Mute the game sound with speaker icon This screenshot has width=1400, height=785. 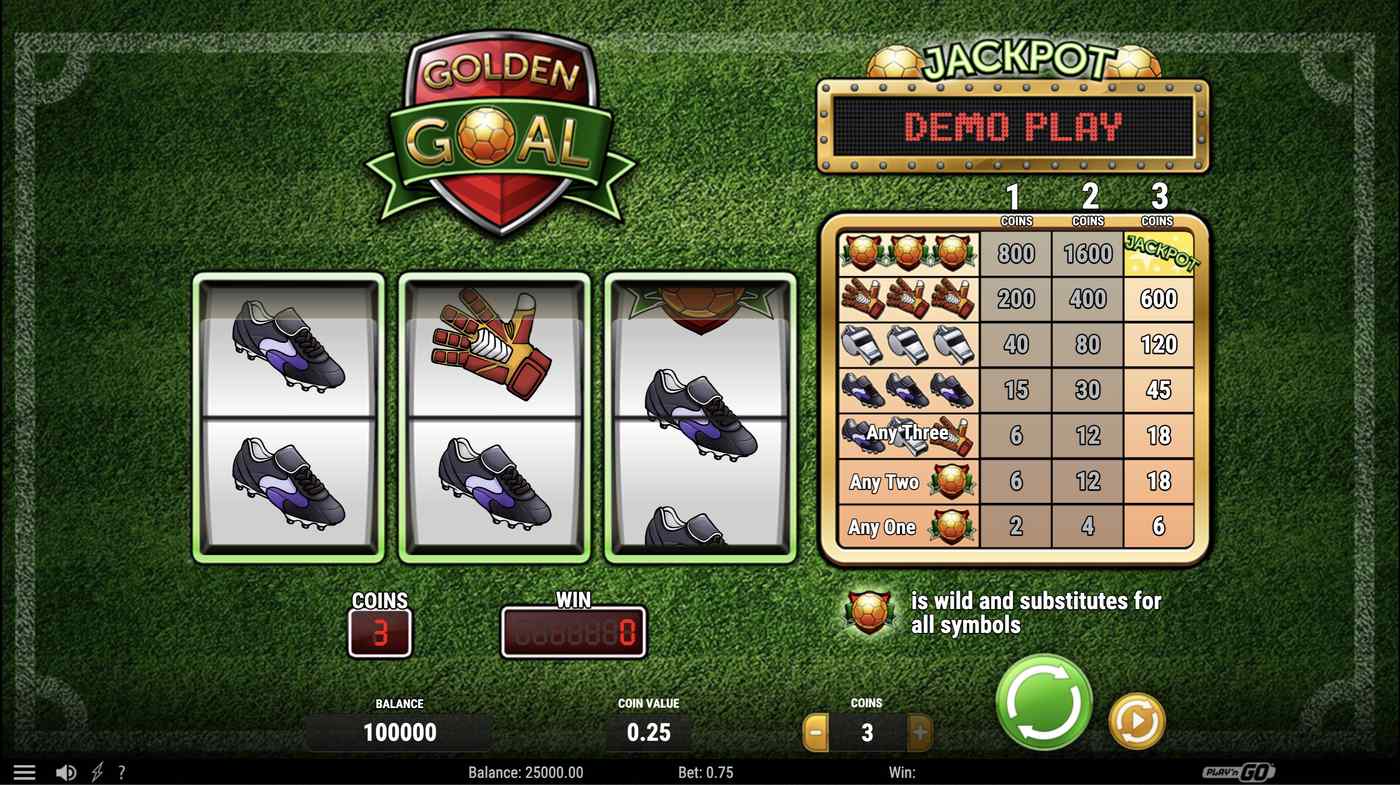[66, 771]
